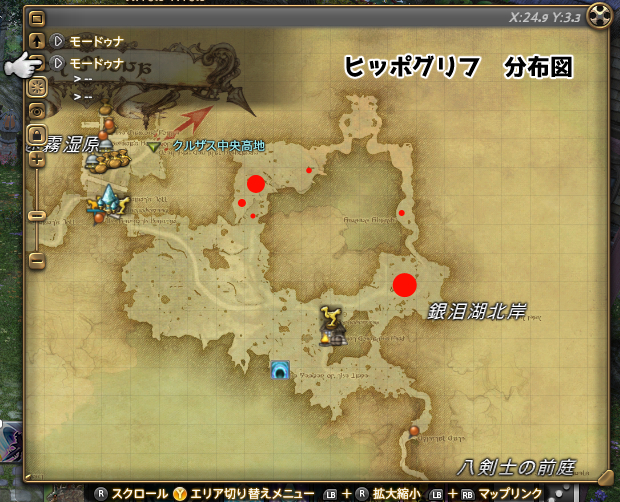Open the world map view button
Image resolution: width=620 pixels, height=502 pixels.
[x=37, y=19]
